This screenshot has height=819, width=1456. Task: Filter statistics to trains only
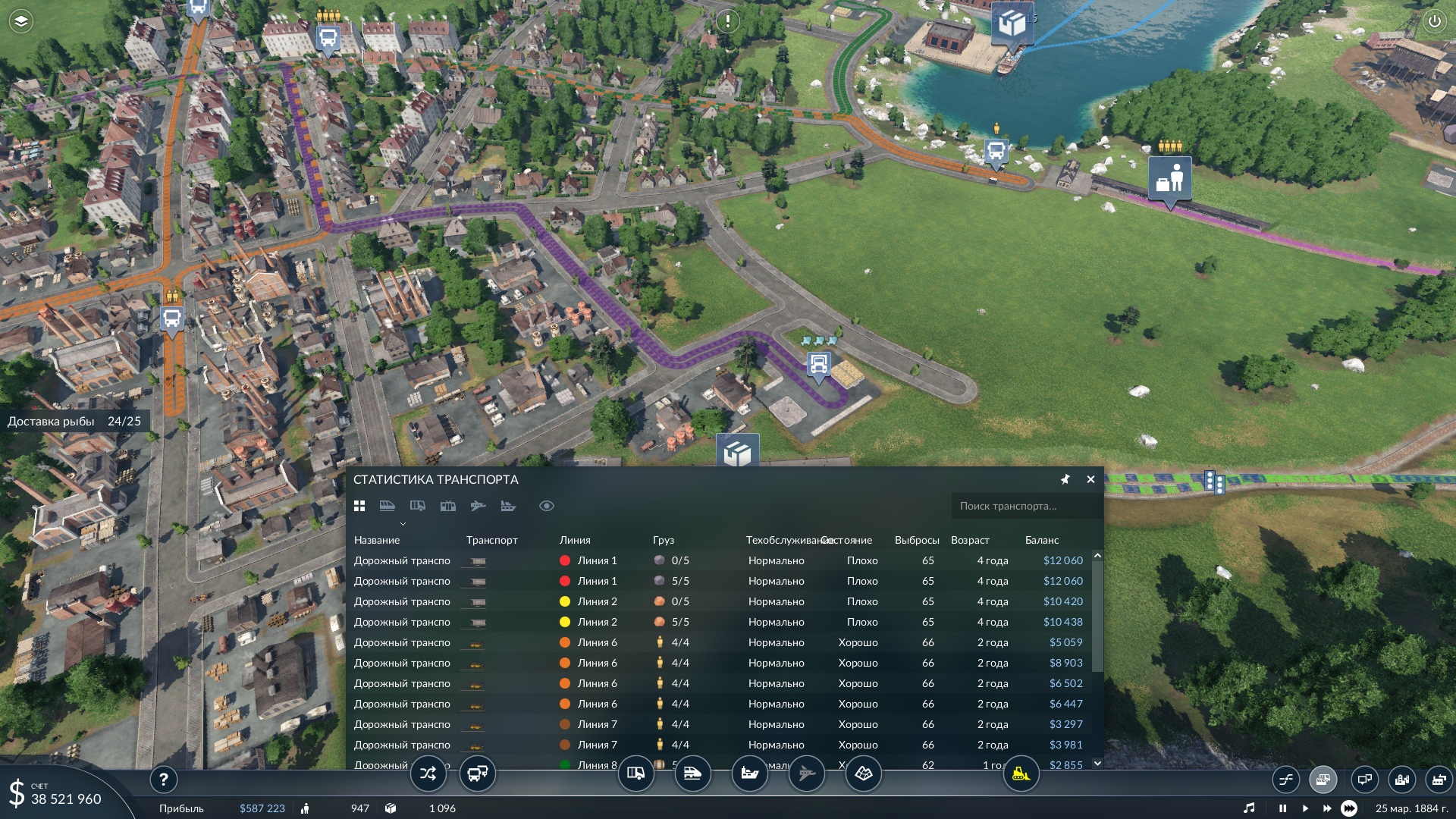[387, 506]
